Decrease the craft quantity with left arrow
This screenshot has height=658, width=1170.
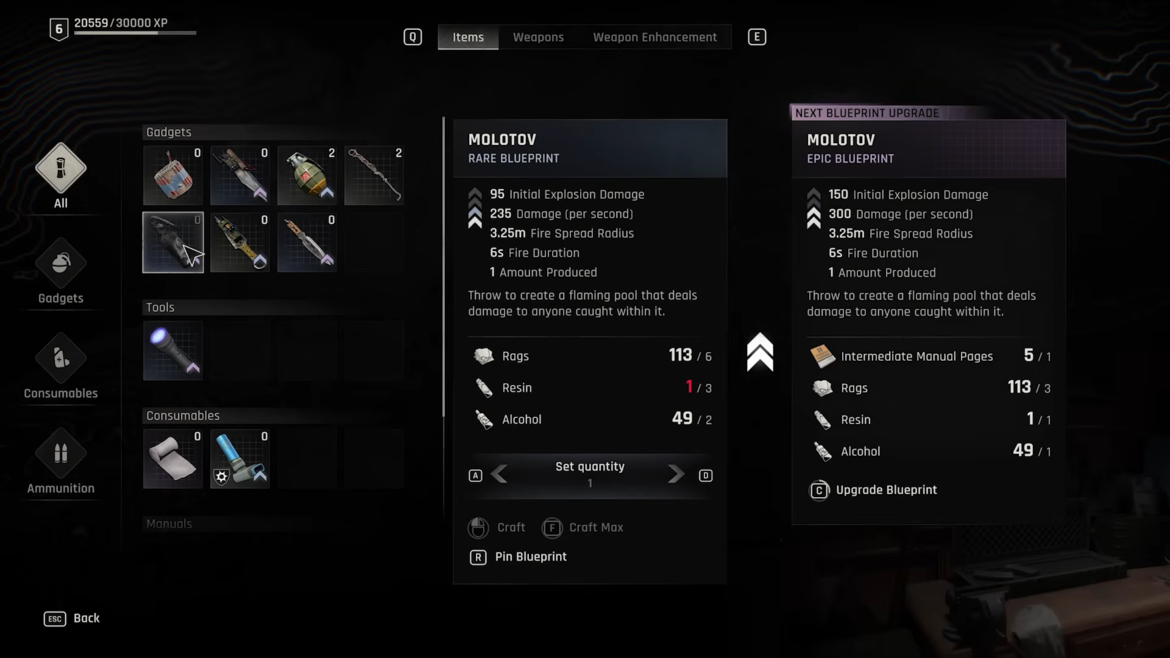499,475
